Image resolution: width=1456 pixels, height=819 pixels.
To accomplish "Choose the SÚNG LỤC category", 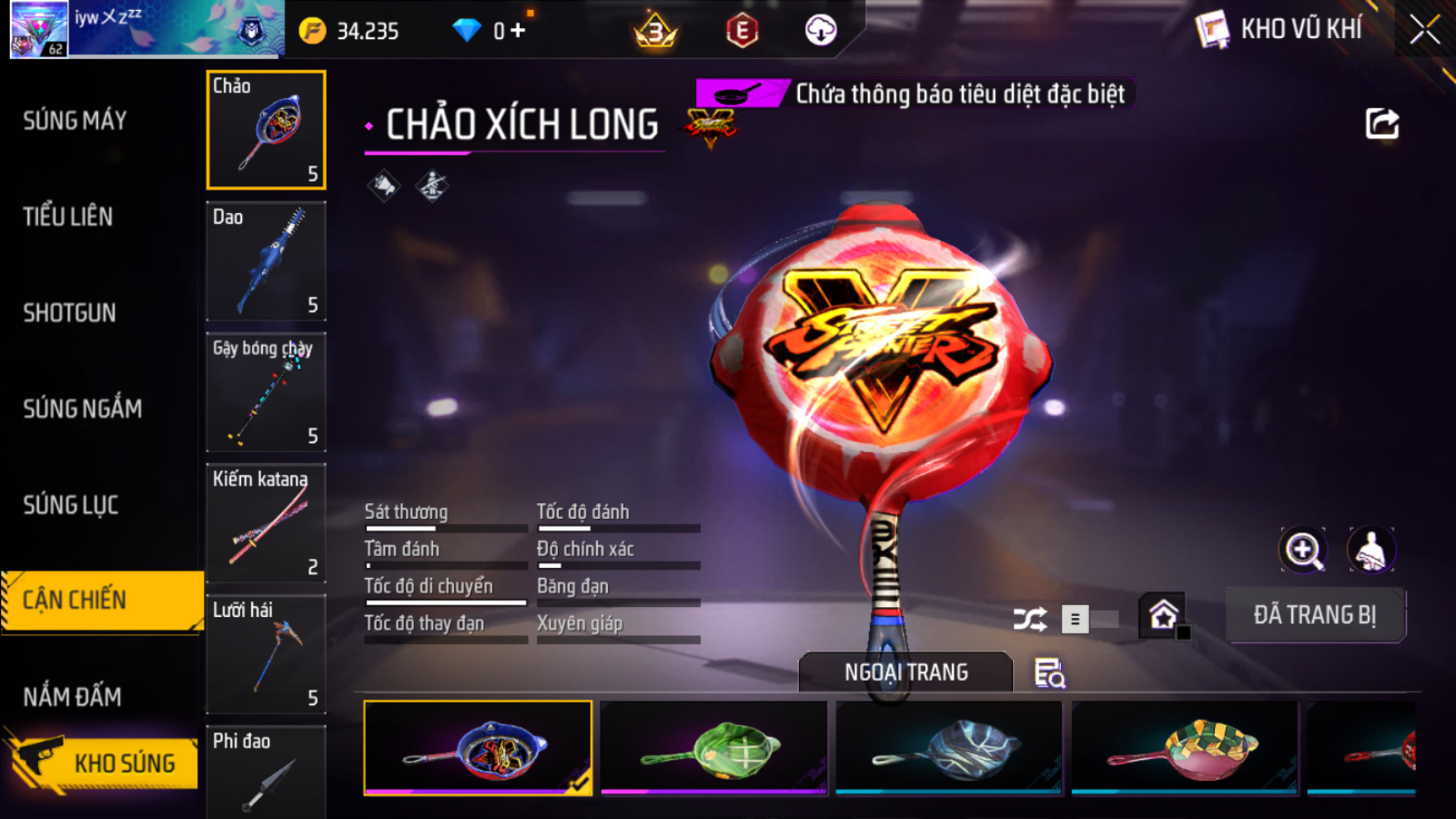I will click(71, 506).
